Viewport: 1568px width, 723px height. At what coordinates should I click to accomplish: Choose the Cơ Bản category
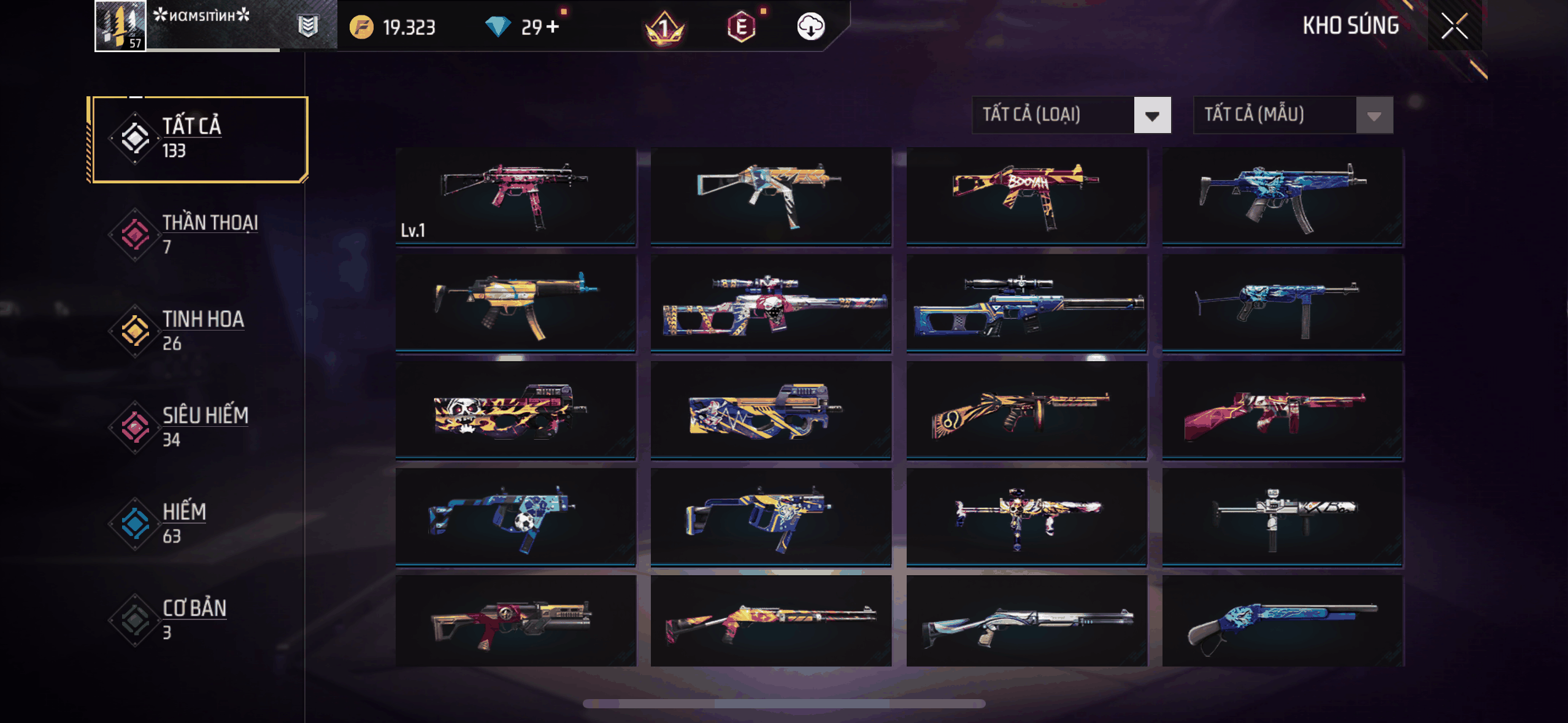coord(198,619)
